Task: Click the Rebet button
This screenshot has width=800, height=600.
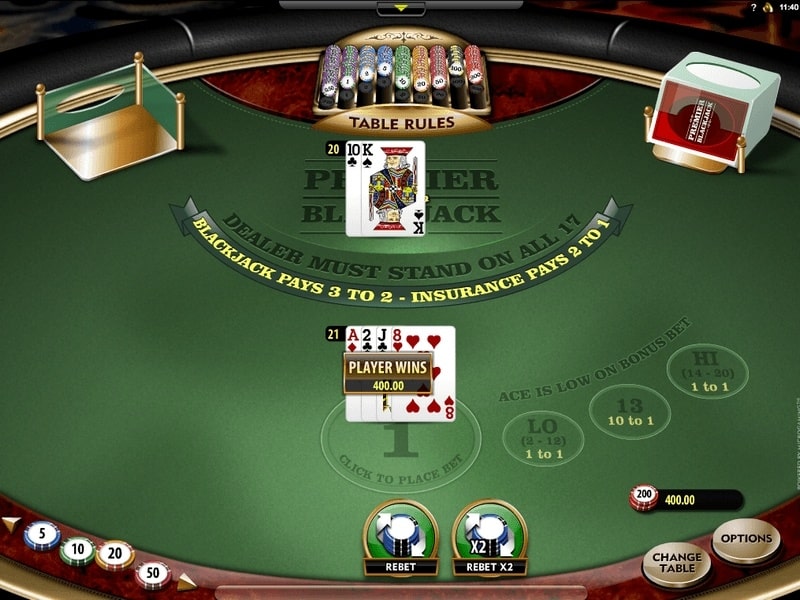Action: tap(400, 535)
